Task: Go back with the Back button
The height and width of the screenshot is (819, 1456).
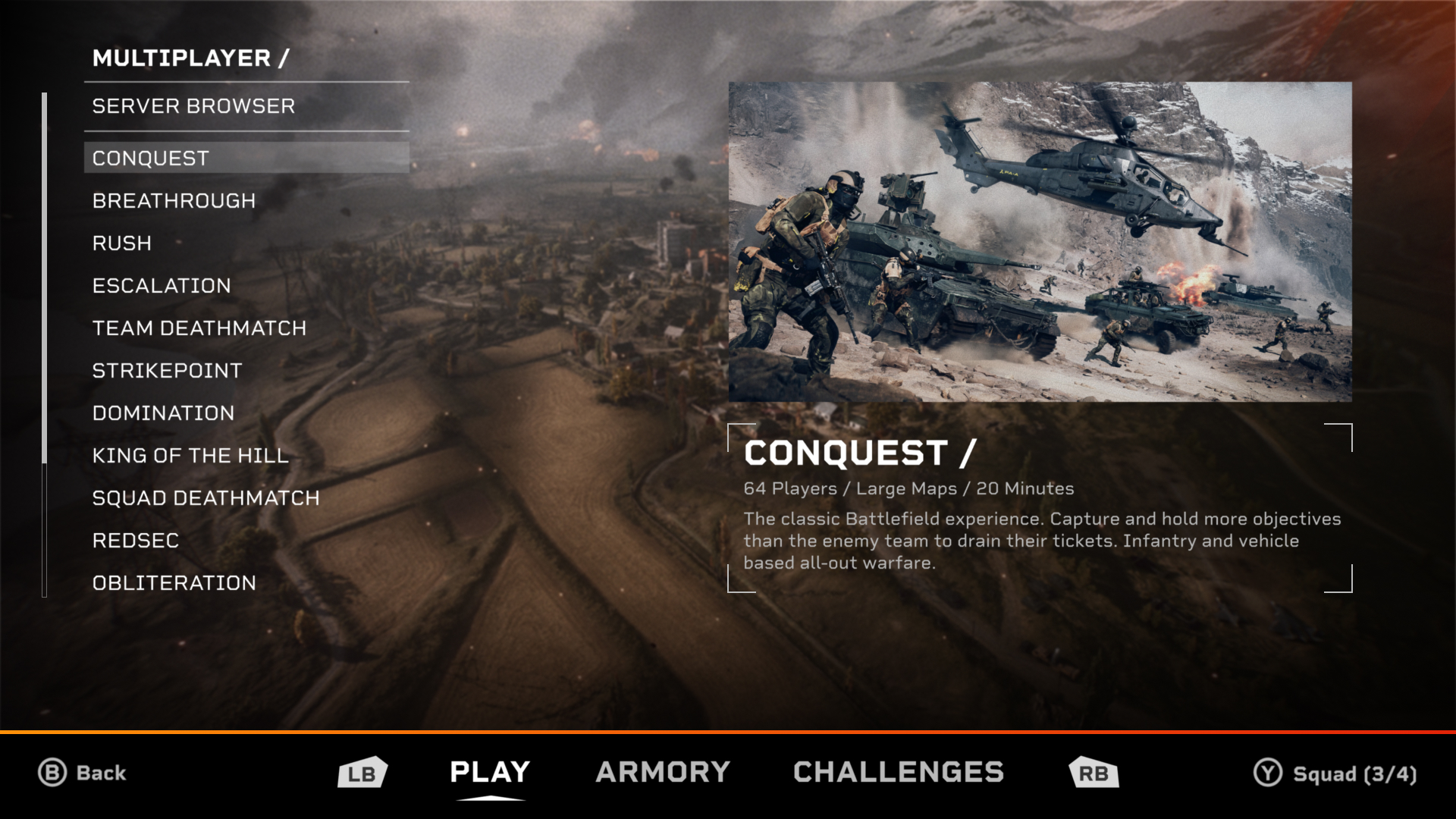Action: [83, 773]
